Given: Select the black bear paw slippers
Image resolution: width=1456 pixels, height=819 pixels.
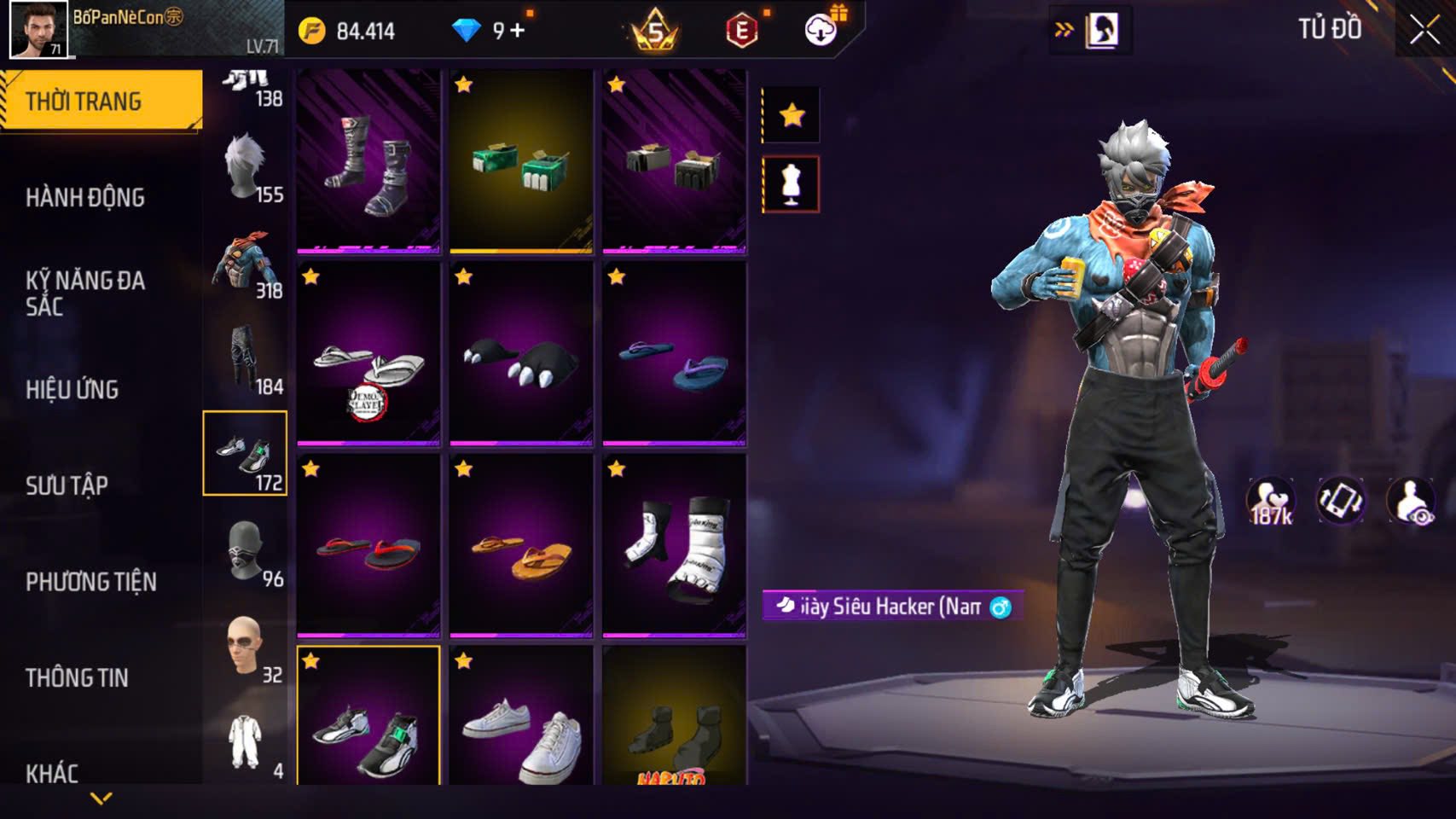Looking at the screenshot, I should 521,354.
